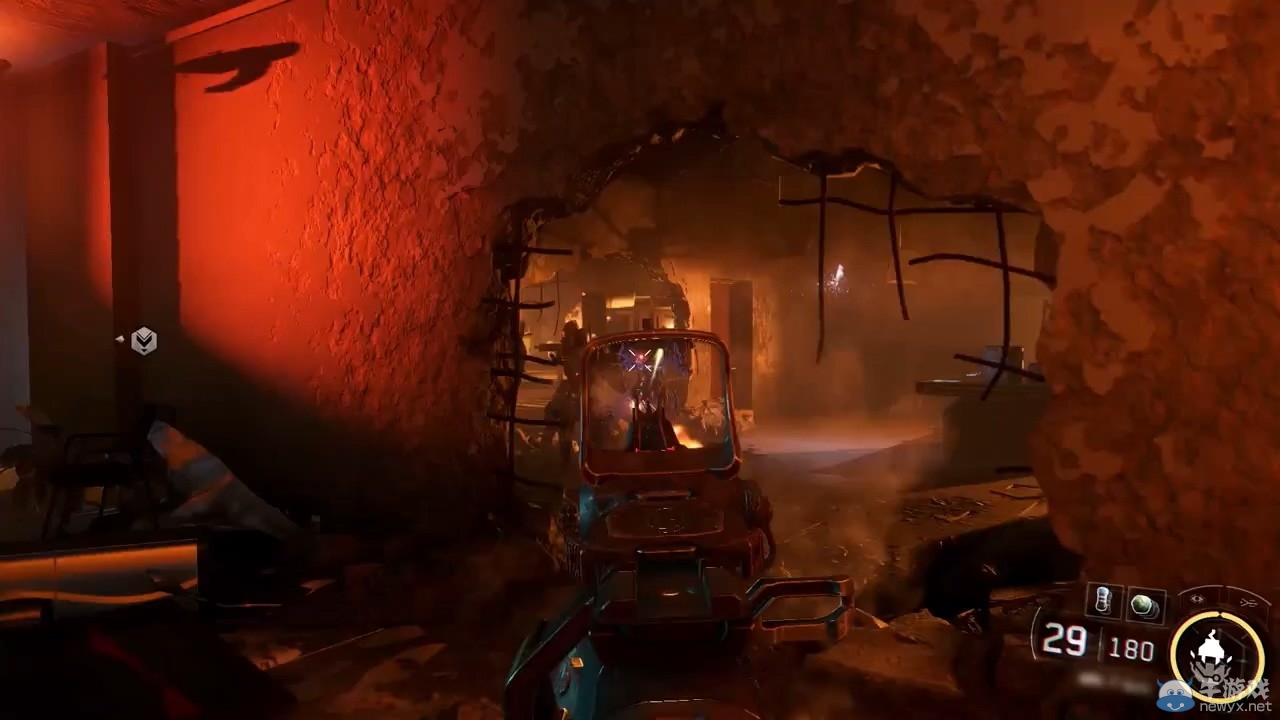Select the green round grenade slot

point(1145,604)
